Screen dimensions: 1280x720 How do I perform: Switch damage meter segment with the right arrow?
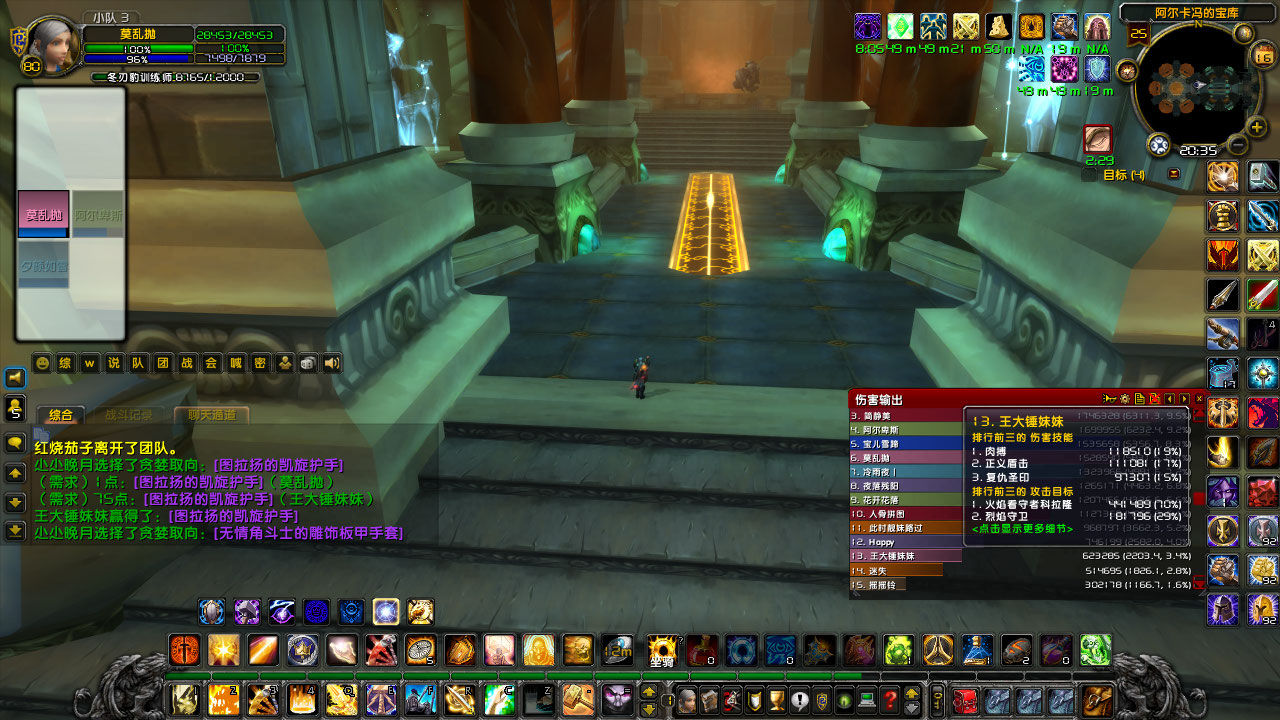pyautogui.click(x=1183, y=398)
